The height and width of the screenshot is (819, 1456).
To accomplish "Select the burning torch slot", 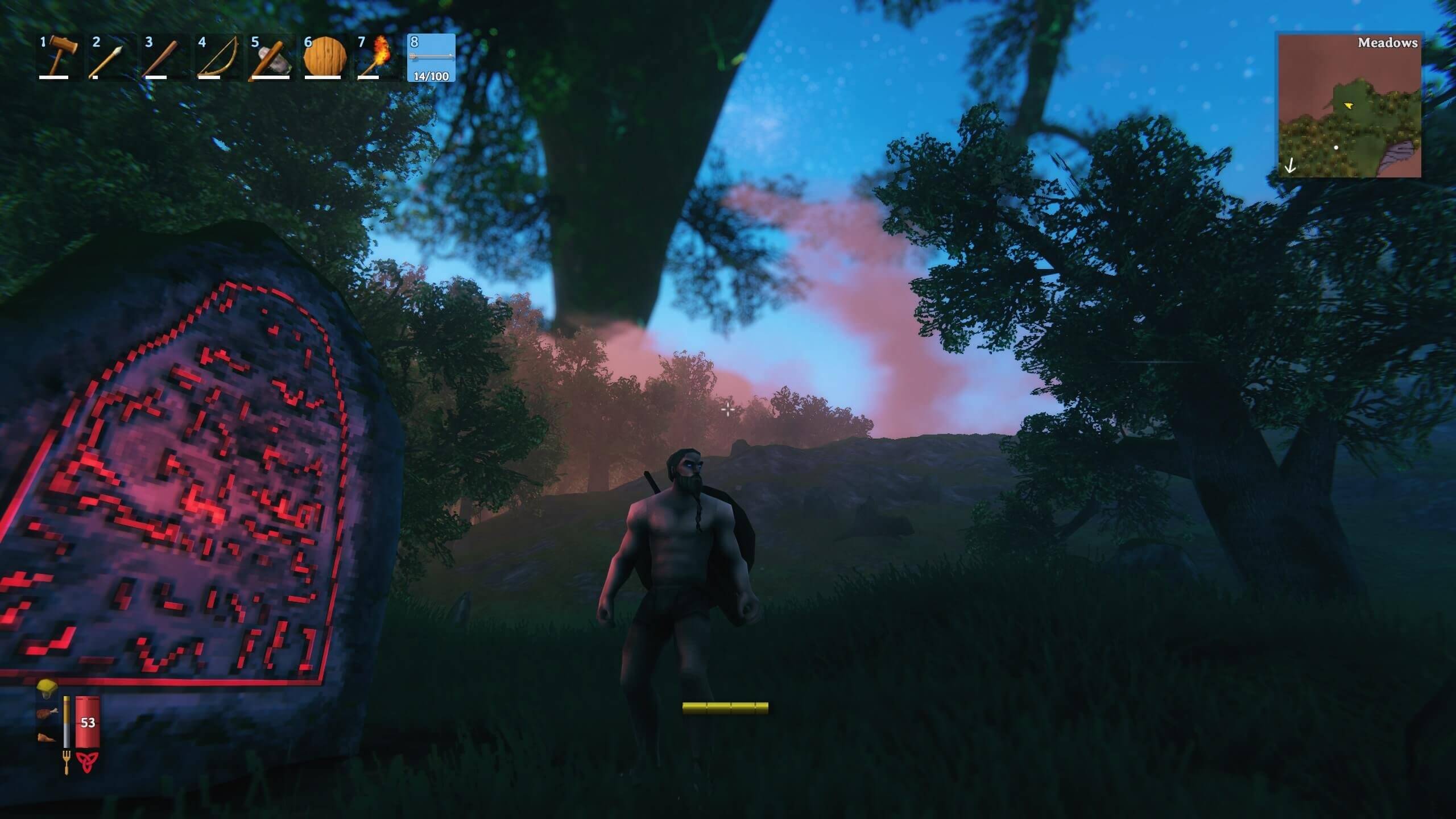I will tap(377, 57).
